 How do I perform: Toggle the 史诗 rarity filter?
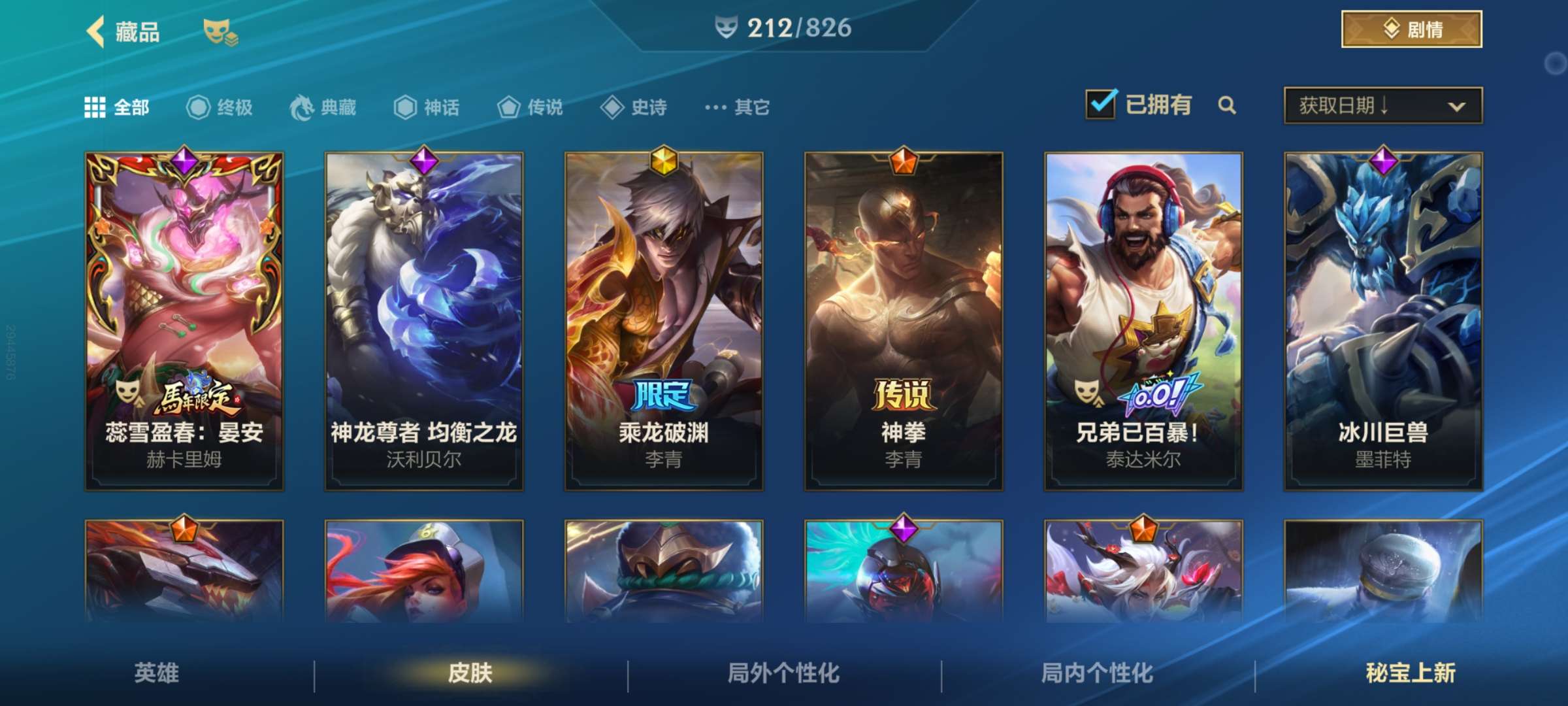[614, 108]
